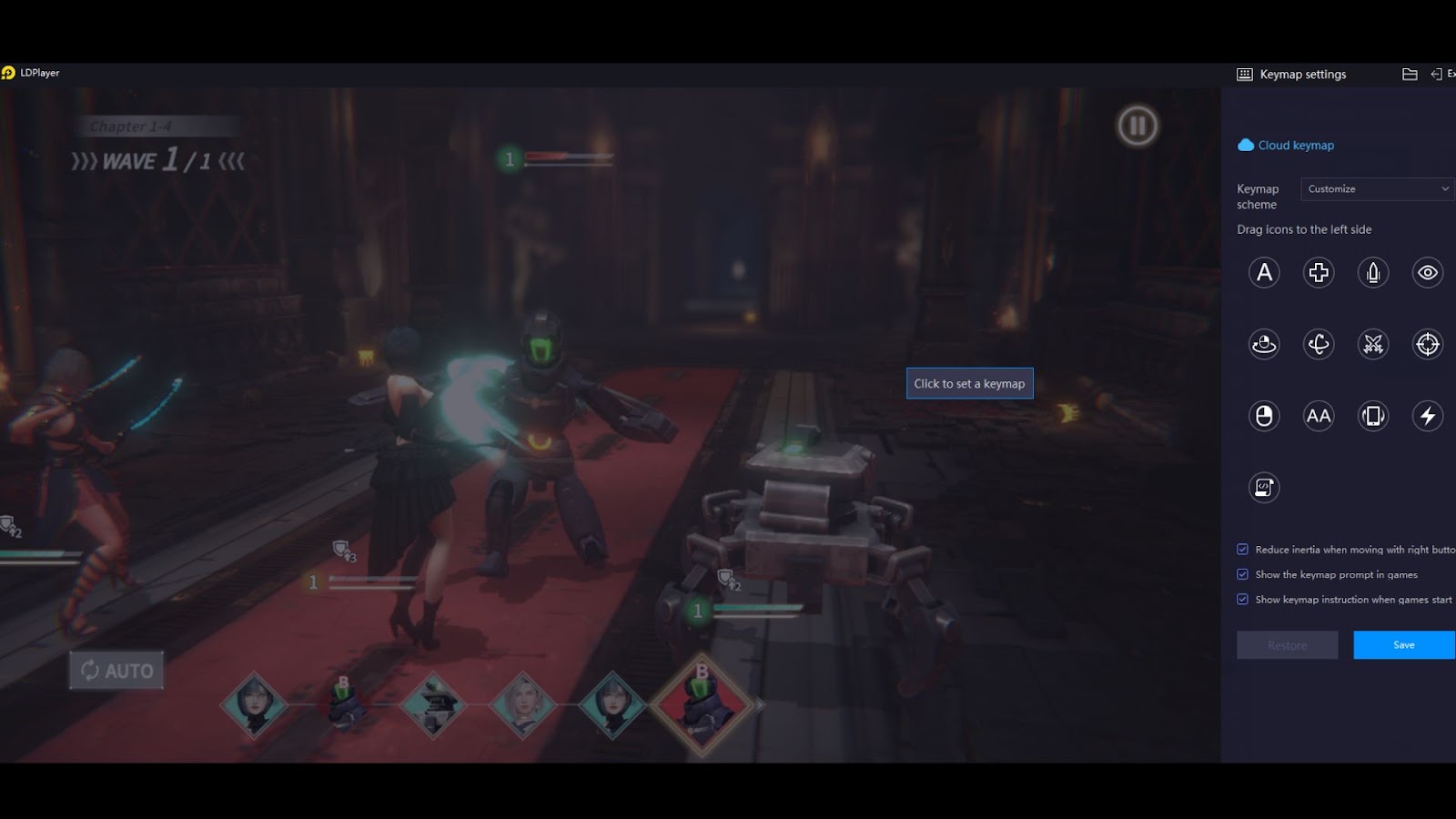Pause the battle with the pause button
This screenshot has height=819, width=1456.
[1137, 126]
